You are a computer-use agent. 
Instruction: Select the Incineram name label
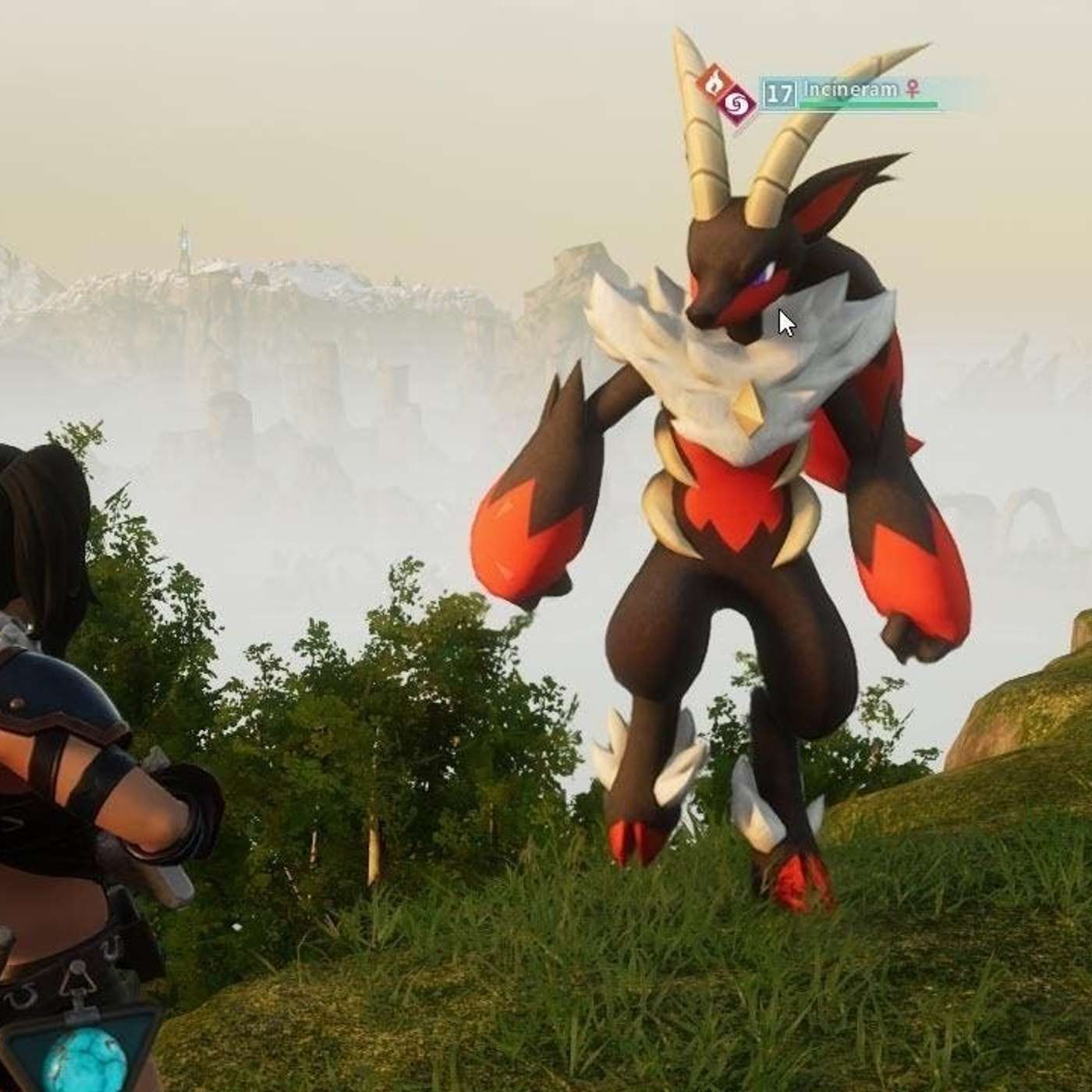point(850,90)
